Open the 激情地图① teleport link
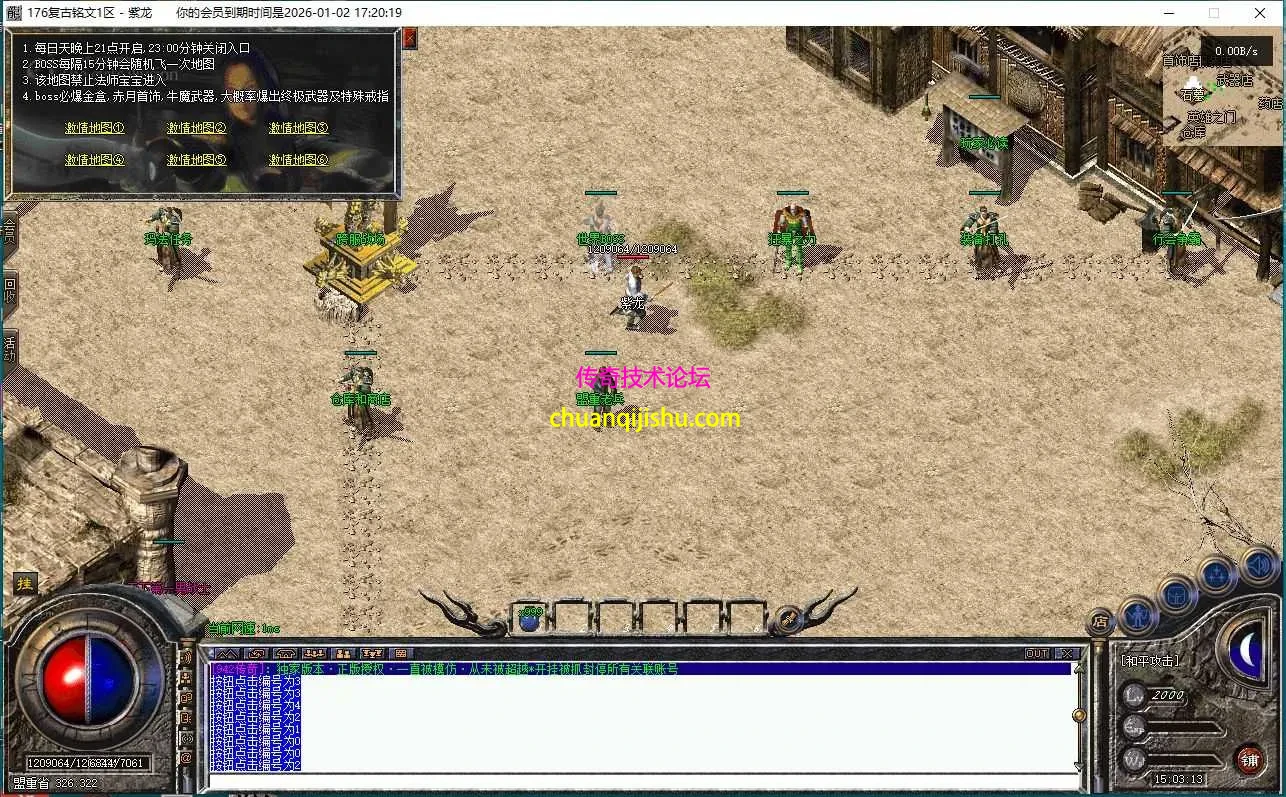This screenshot has height=797, width=1286. 94,128
